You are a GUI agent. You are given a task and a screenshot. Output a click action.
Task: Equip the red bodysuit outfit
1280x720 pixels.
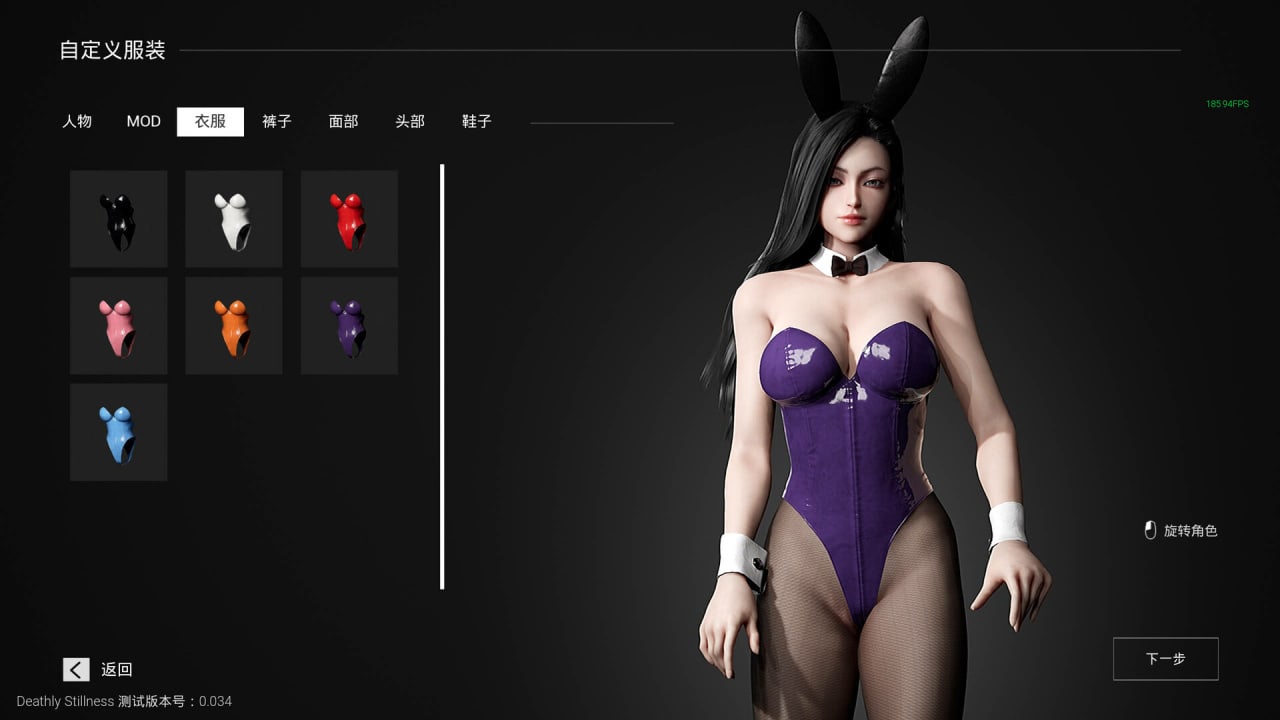click(349, 219)
